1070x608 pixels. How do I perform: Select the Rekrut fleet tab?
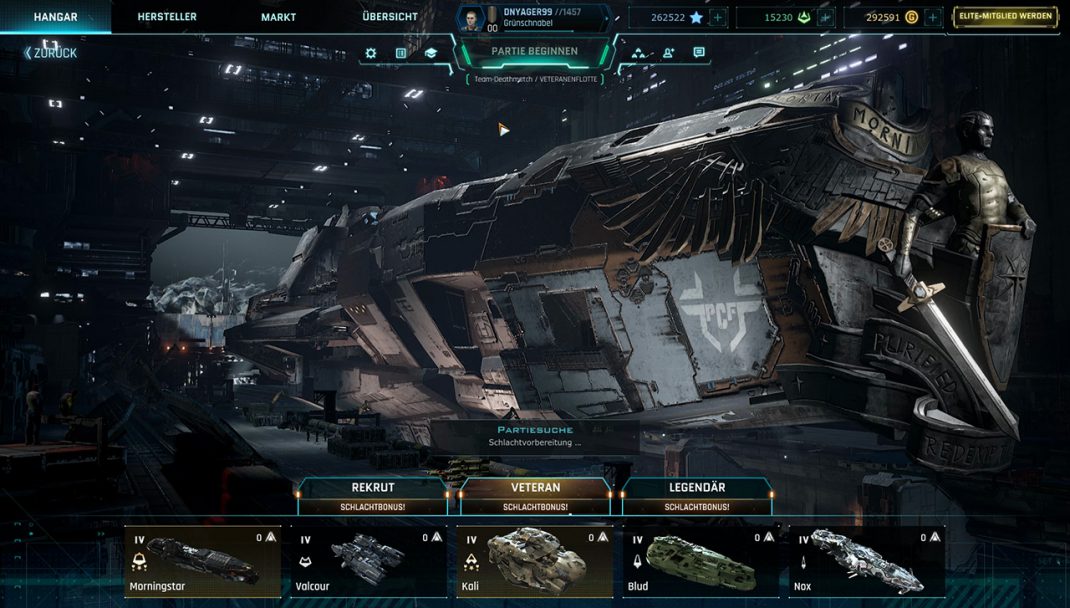(373, 495)
